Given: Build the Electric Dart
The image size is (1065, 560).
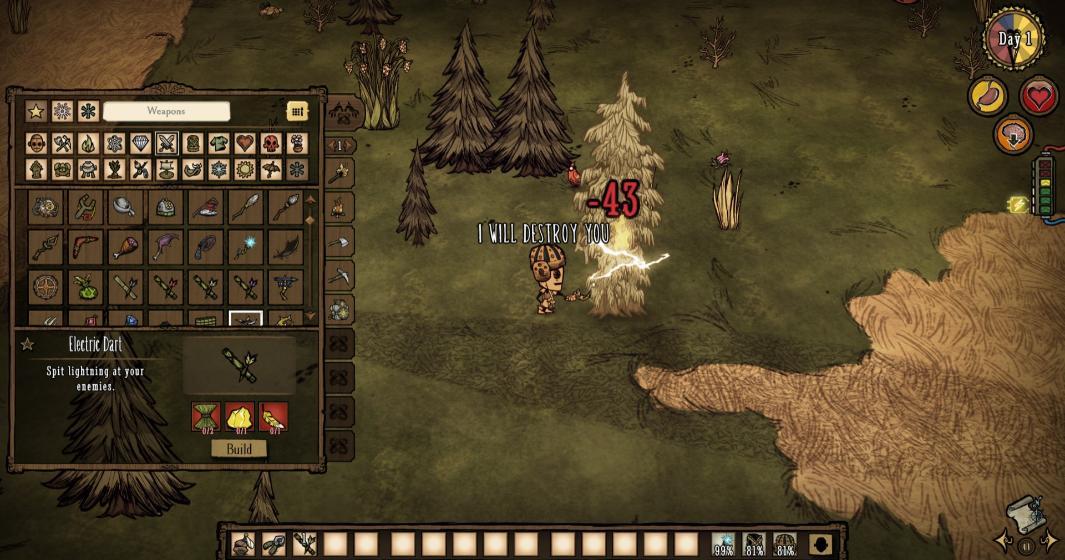Looking at the screenshot, I should click(x=239, y=449).
